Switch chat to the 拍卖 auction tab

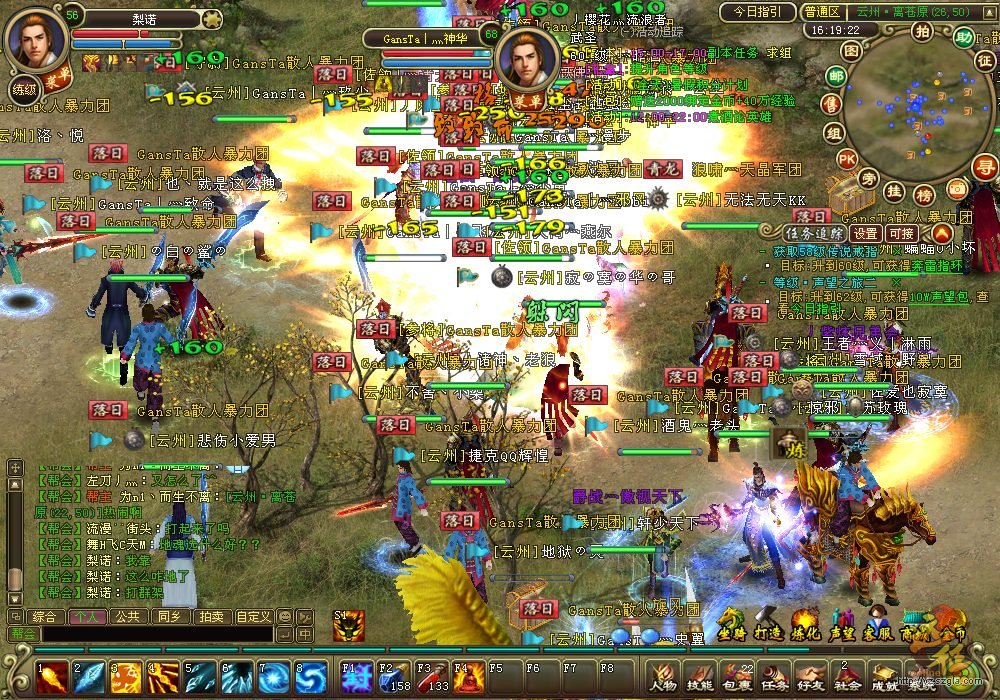coord(210,617)
